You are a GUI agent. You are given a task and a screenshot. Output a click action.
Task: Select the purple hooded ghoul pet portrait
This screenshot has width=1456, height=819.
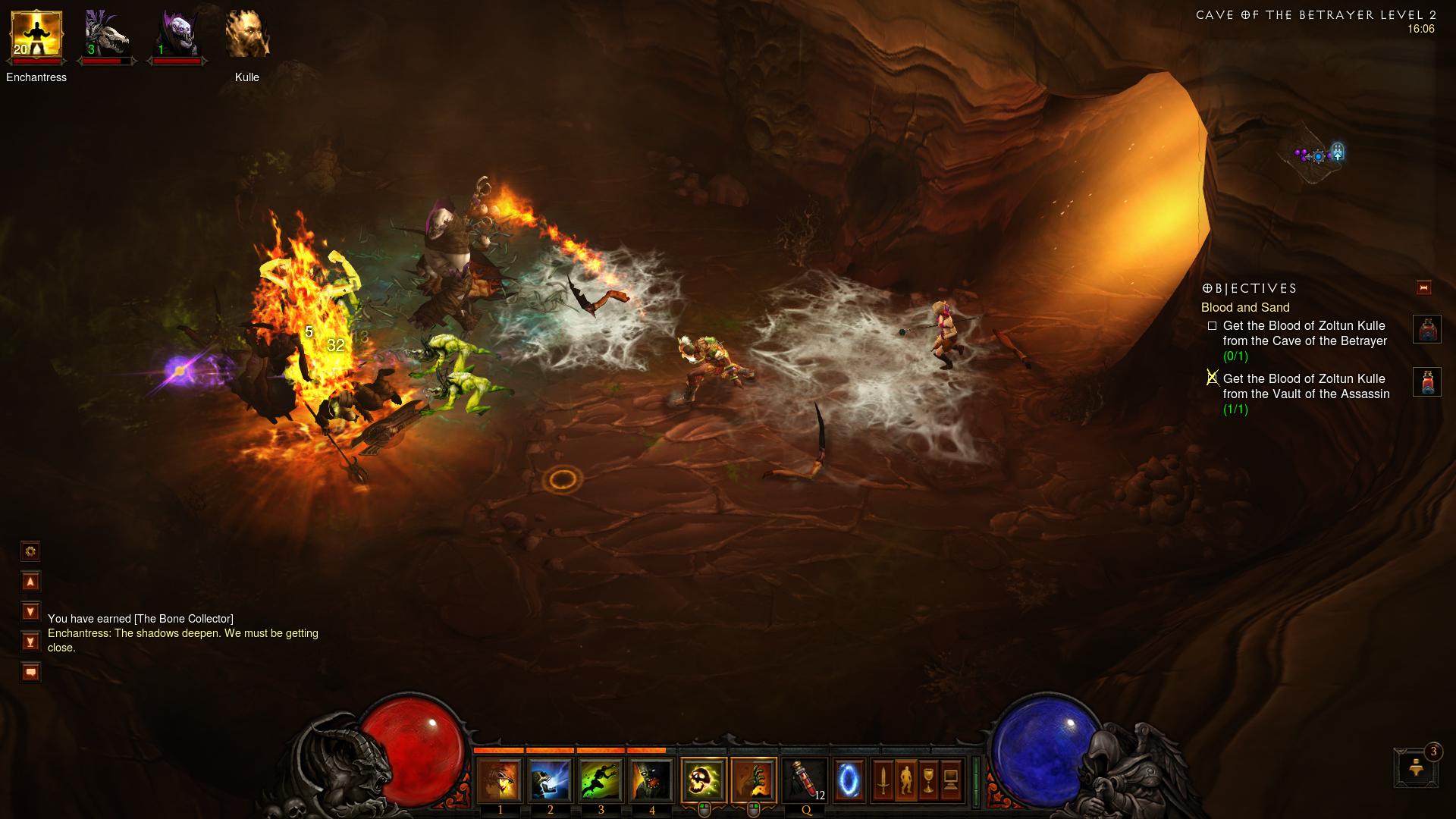point(177,35)
